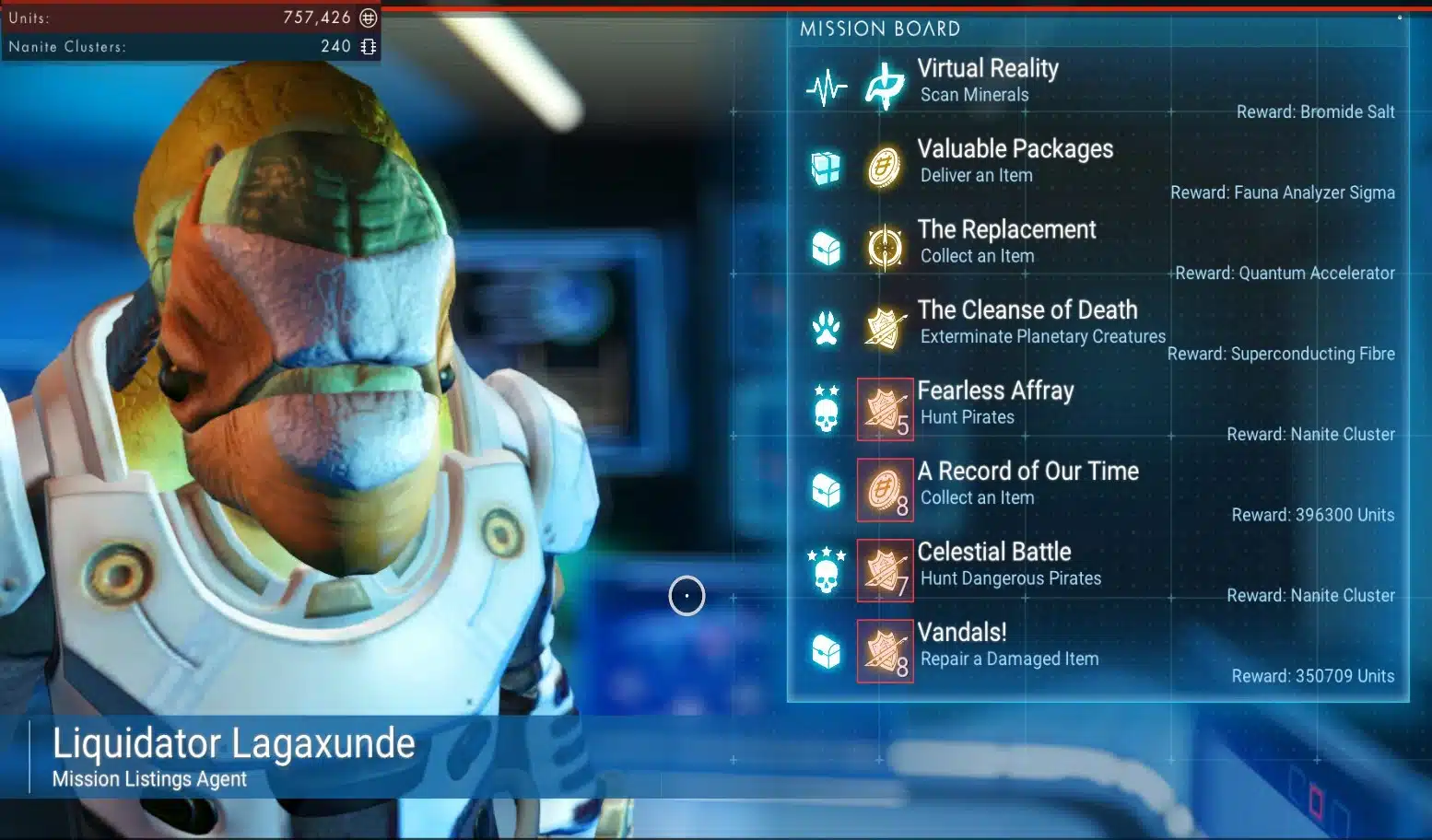This screenshot has width=1432, height=840.
Task: Select the Reward: Quantum Accelerator text
Action: click(x=1285, y=273)
